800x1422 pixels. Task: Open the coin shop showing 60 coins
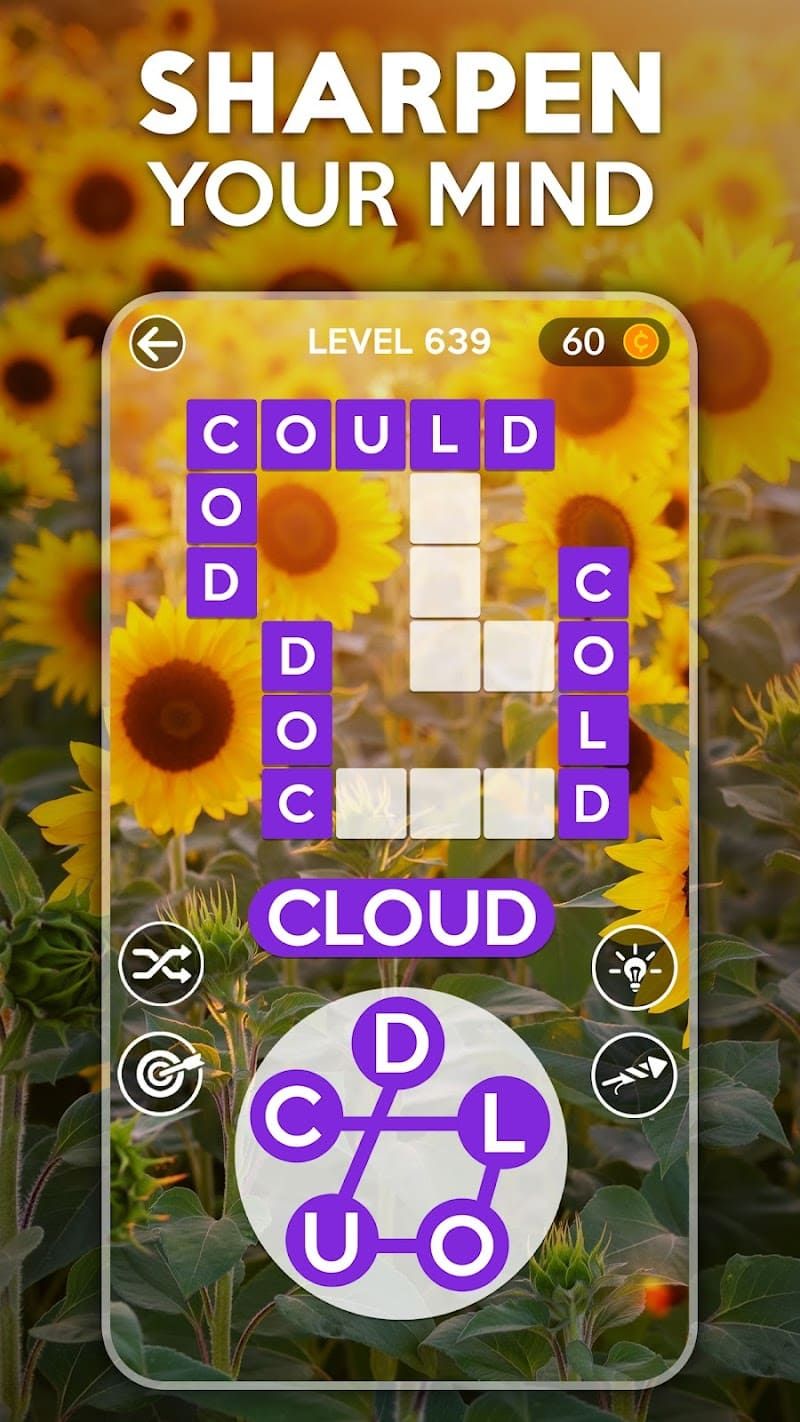(x=603, y=342)
